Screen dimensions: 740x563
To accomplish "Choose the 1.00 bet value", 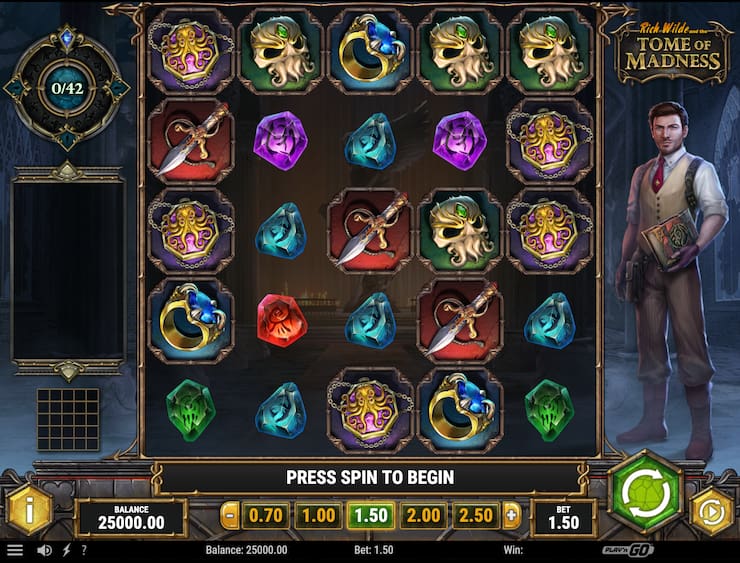I will (317, 516).
